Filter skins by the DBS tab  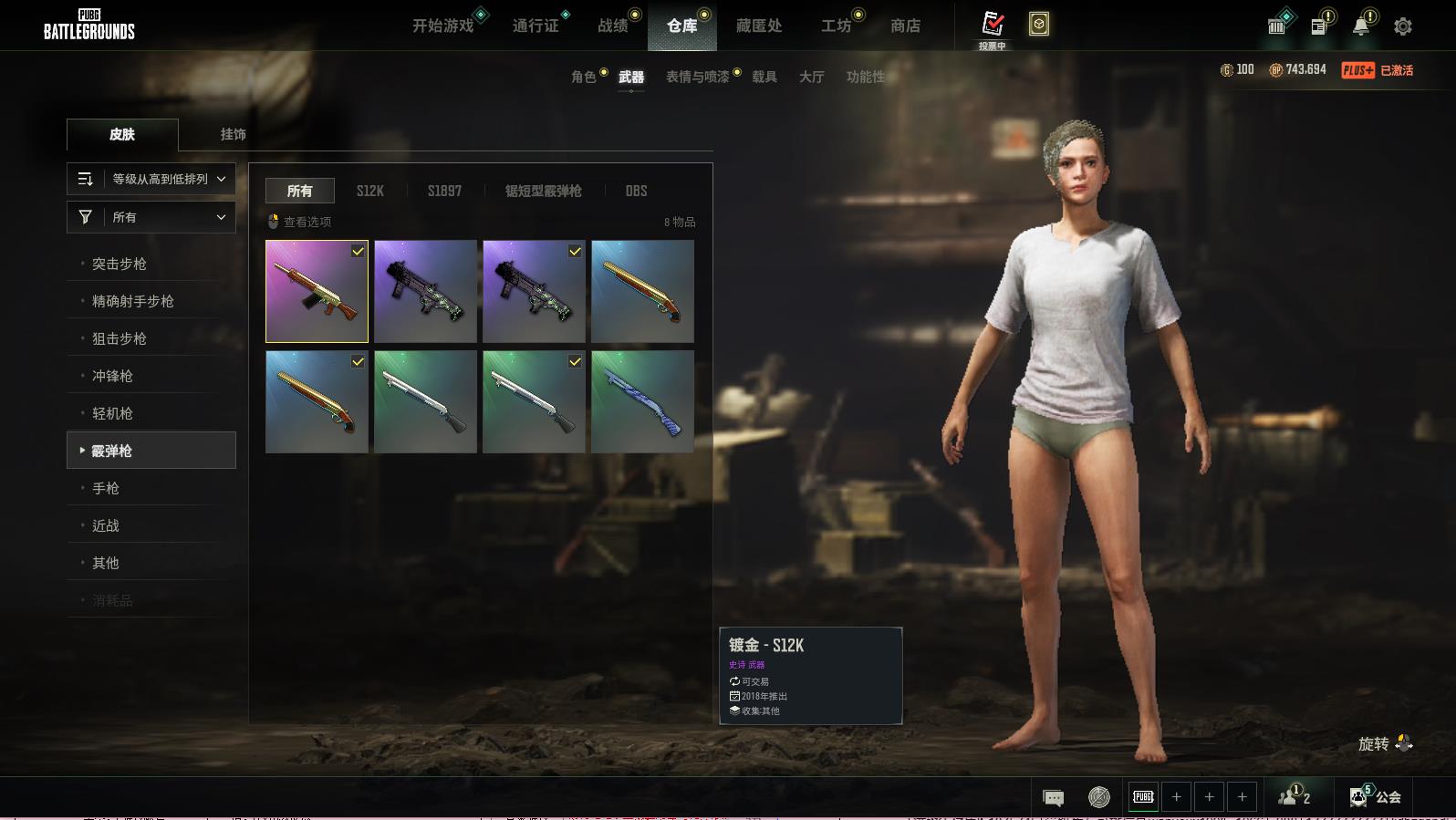click(636, 191)
